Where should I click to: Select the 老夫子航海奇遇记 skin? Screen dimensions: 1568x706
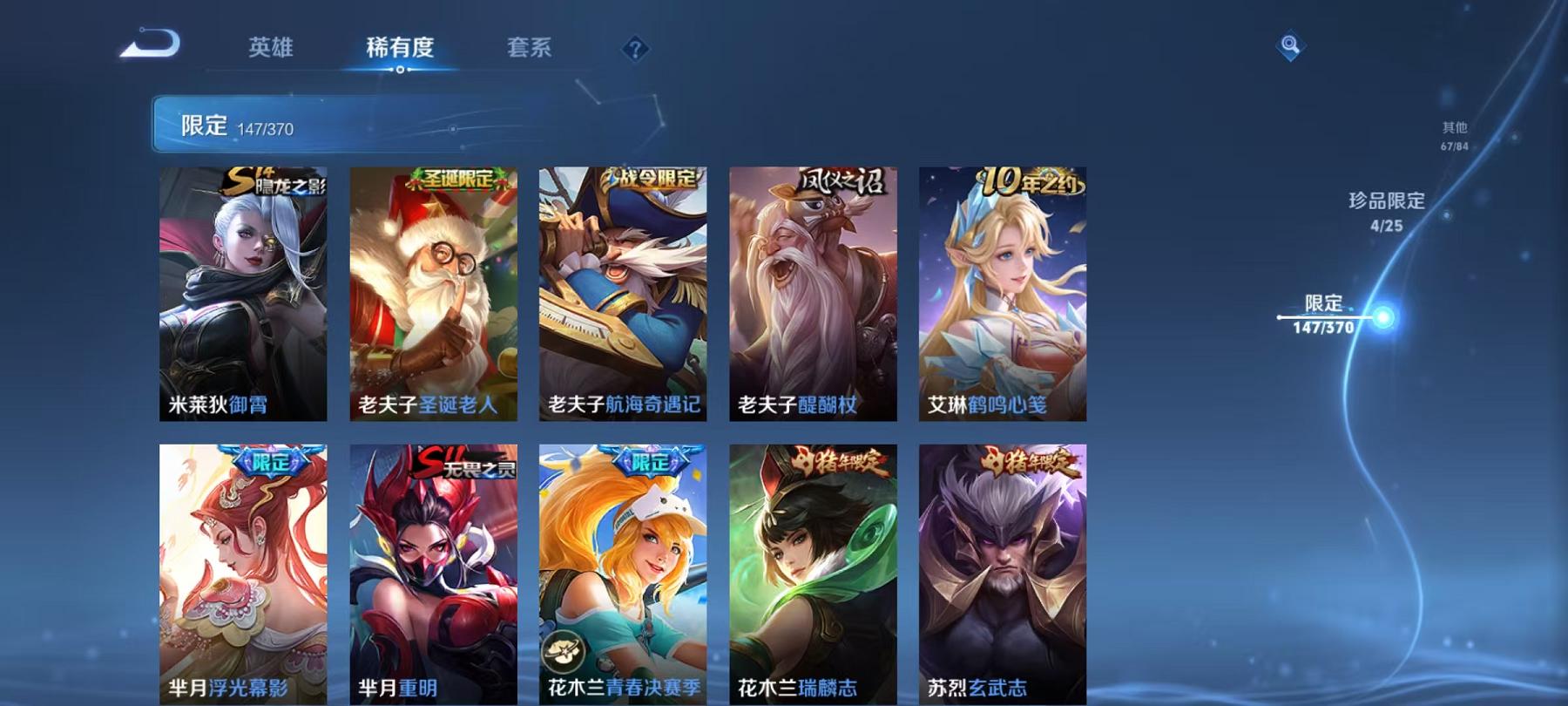coord(620,296)
